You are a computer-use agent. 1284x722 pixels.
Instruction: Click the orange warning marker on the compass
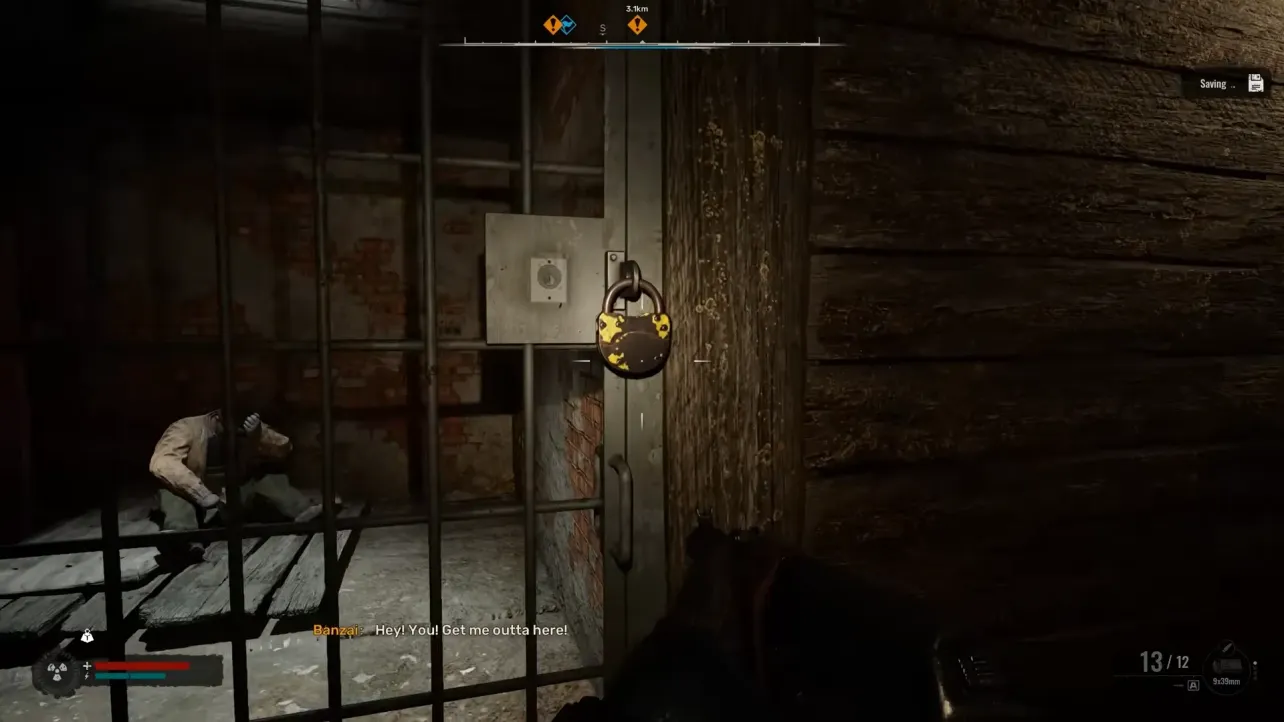pyautogui.click(x=551, y=23)
